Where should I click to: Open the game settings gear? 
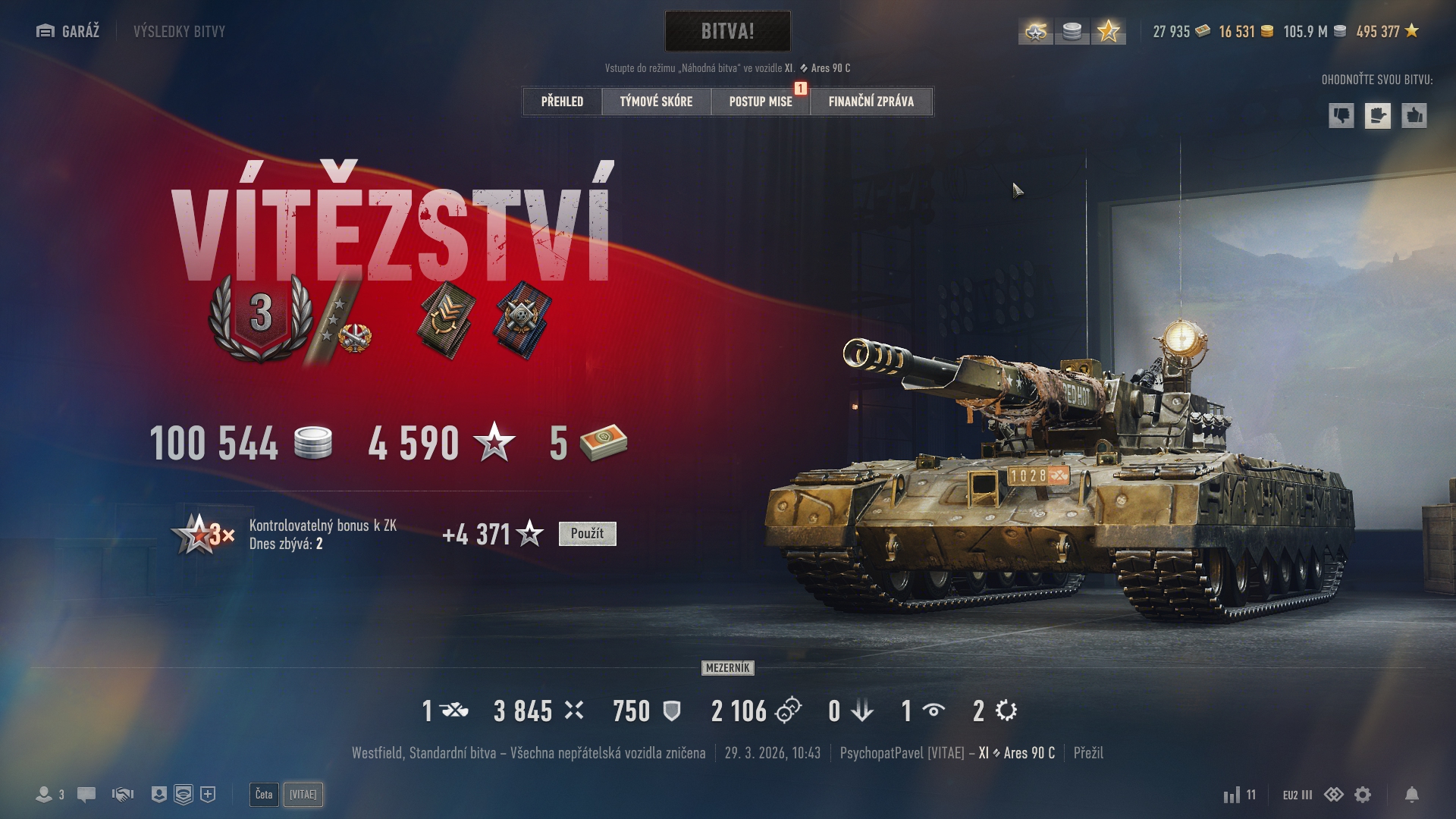click(x=1363, y=795)
